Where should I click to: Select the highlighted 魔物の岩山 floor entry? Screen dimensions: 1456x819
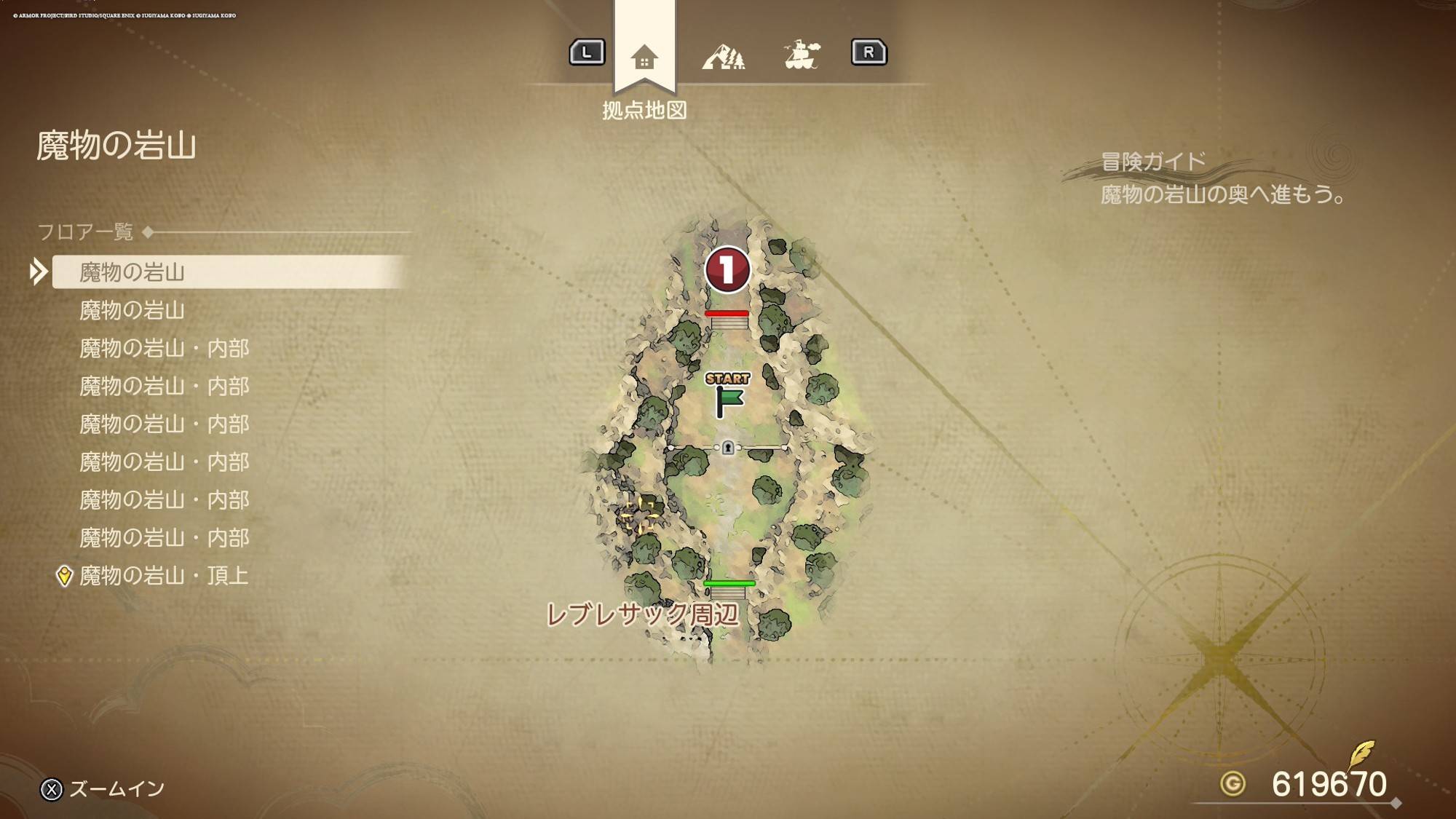click(x=132, y=272)
